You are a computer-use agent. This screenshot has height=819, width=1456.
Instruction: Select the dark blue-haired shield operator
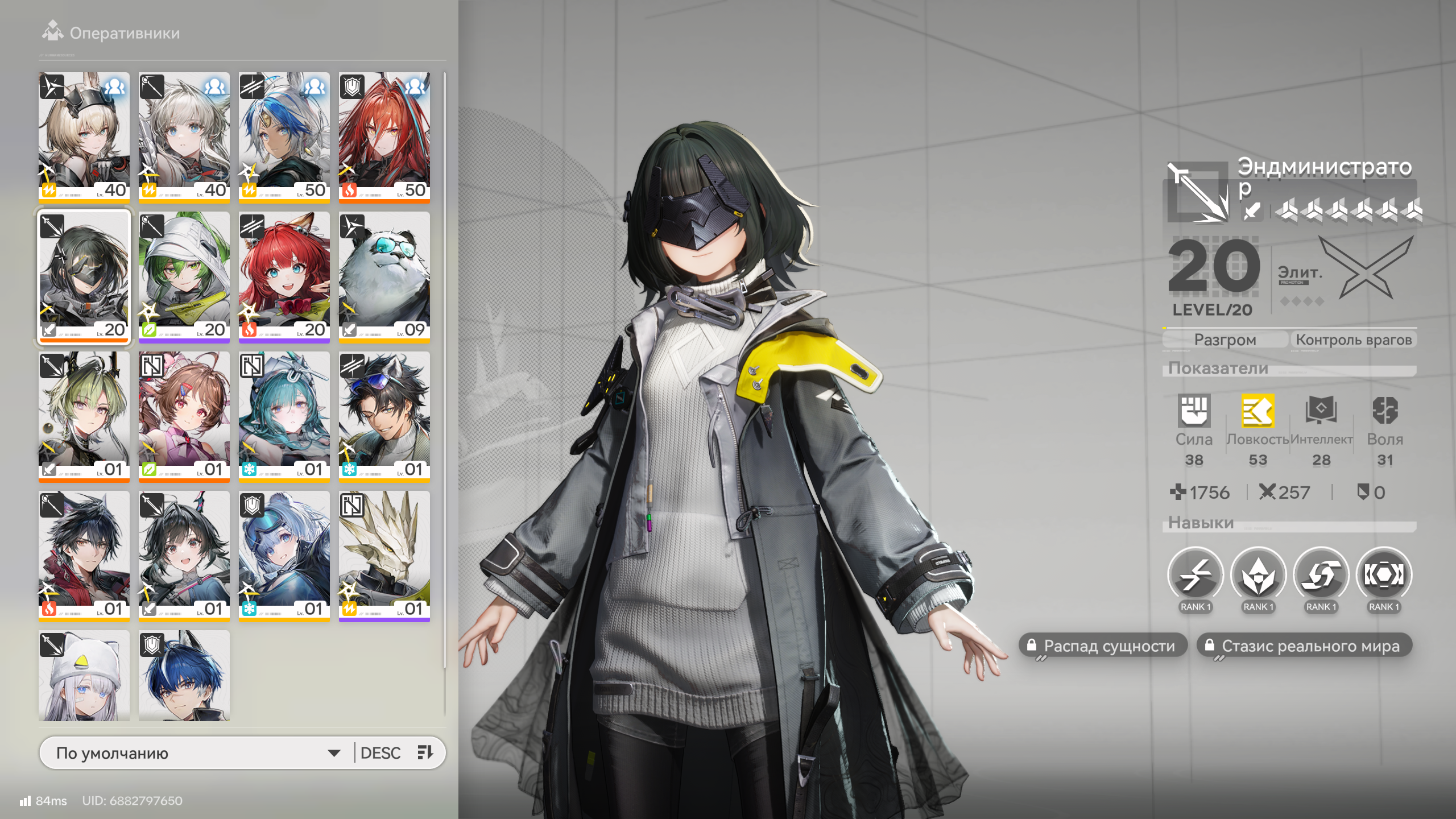pyautogui.click(x=184, y=676)
